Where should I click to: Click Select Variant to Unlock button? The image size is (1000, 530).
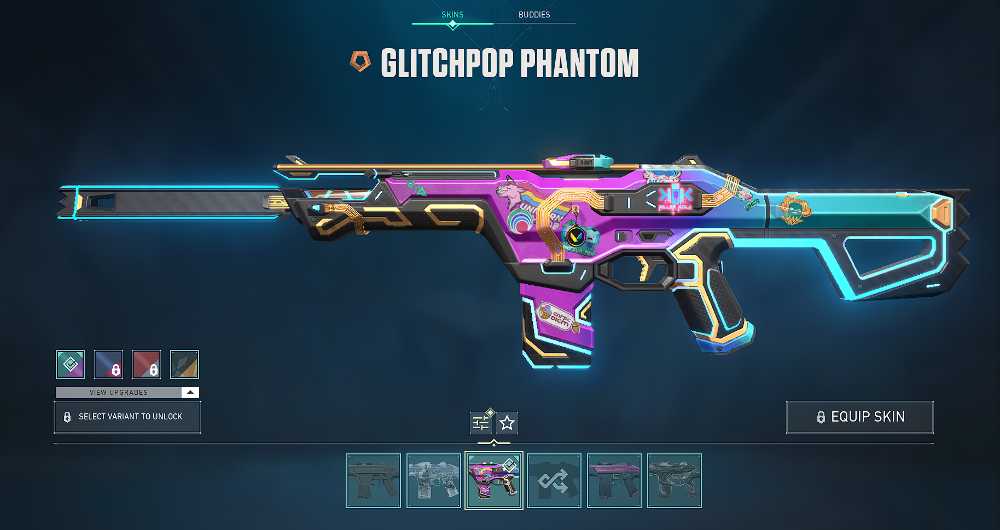pyautogui.click(x=127, y=417)
